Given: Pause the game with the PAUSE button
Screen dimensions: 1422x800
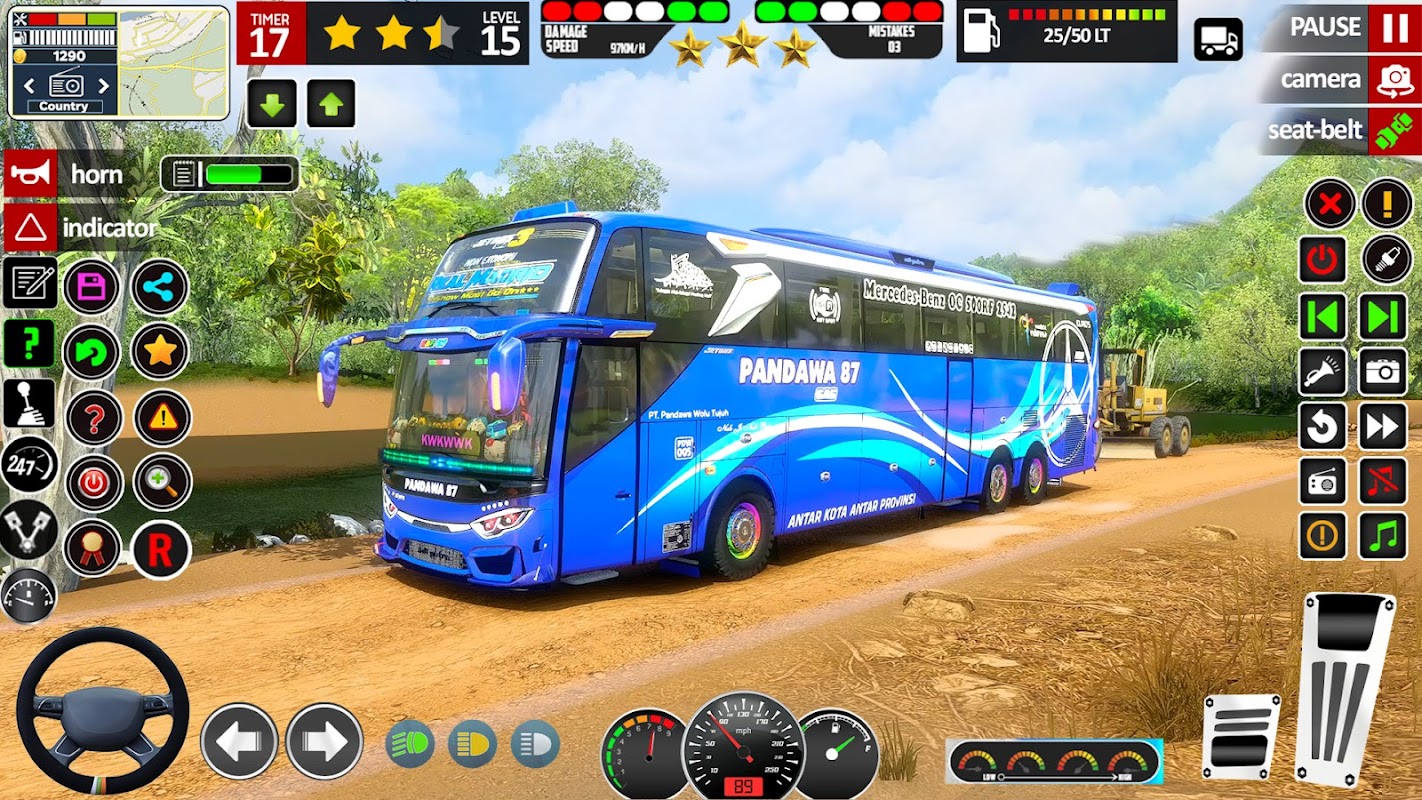Looking at the screenshot, I should tap(1394, 28).
